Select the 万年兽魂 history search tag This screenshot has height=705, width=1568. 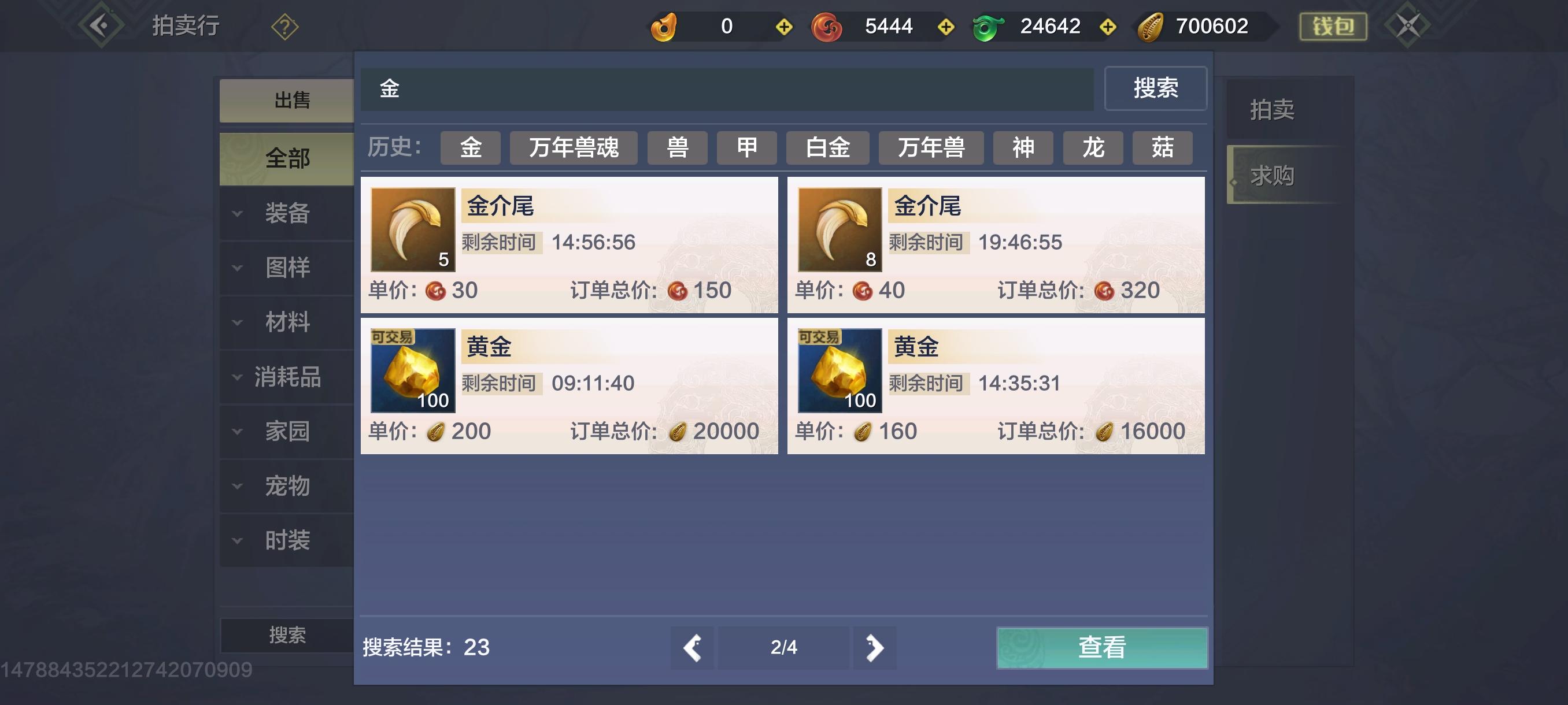(573, 148)
